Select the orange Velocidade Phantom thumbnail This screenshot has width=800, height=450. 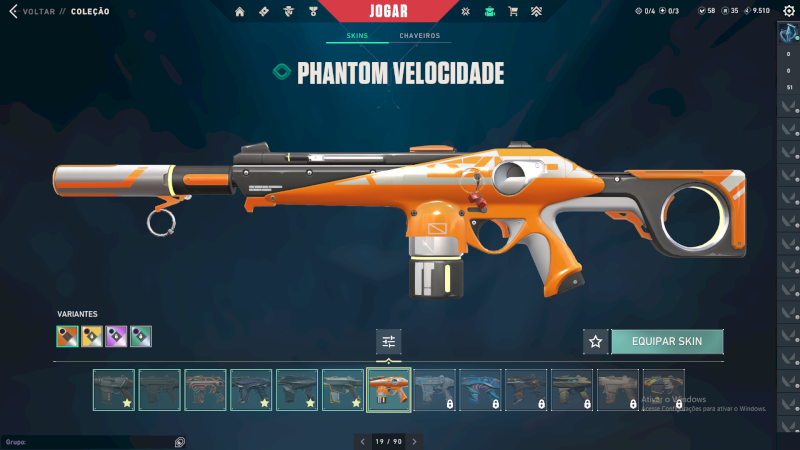[x=389, y=389]
